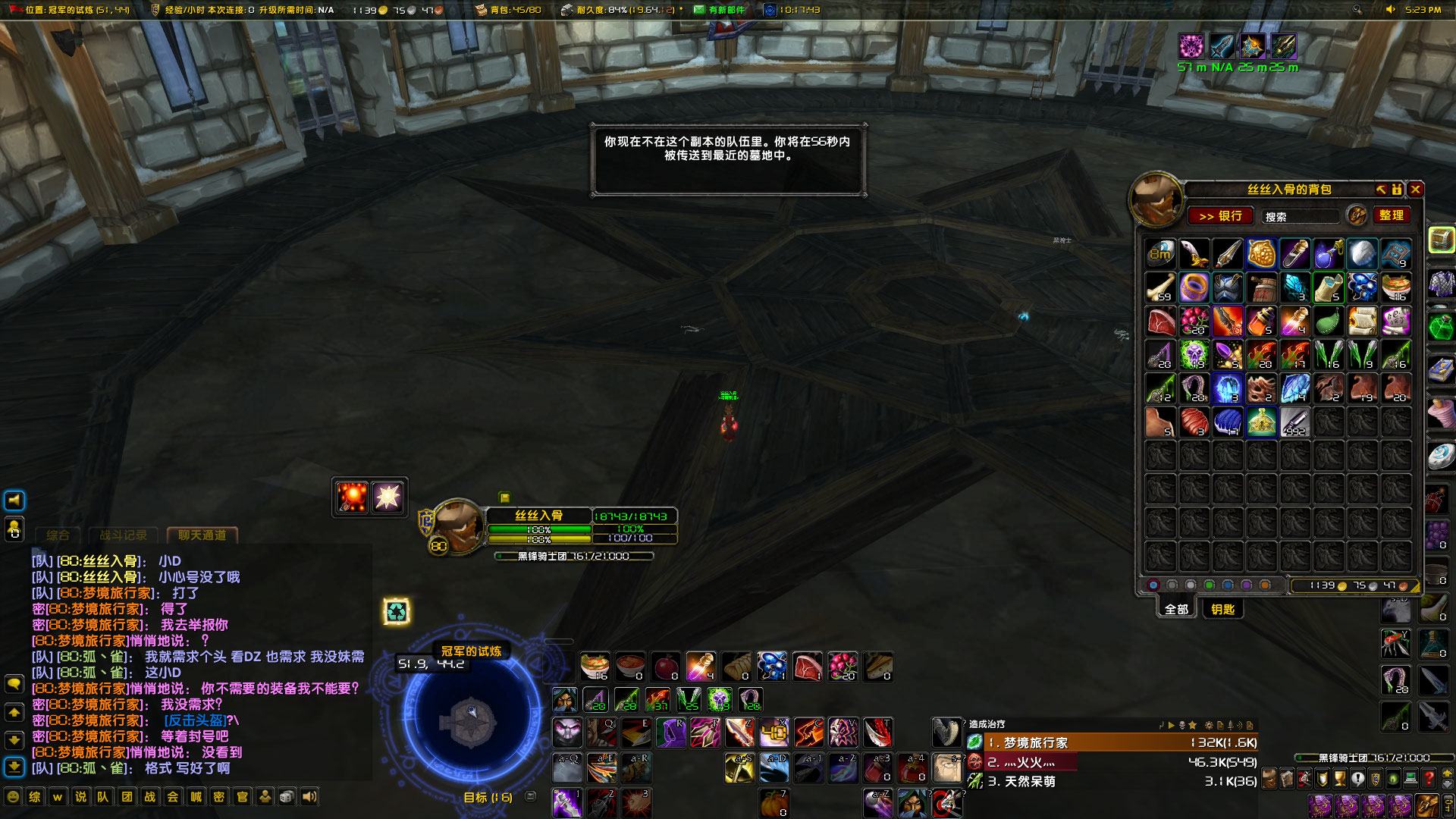This screenshot has height=819, width=1456.
Task: Toggle the lock icon on the bag title bar
Action: pos(1396,190)
